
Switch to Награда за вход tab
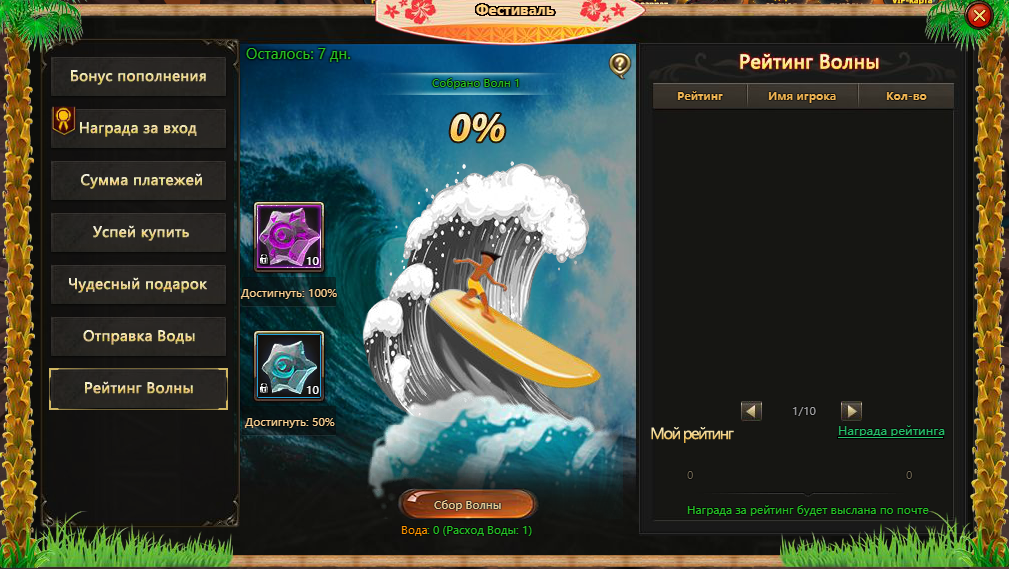coord(138,128)
